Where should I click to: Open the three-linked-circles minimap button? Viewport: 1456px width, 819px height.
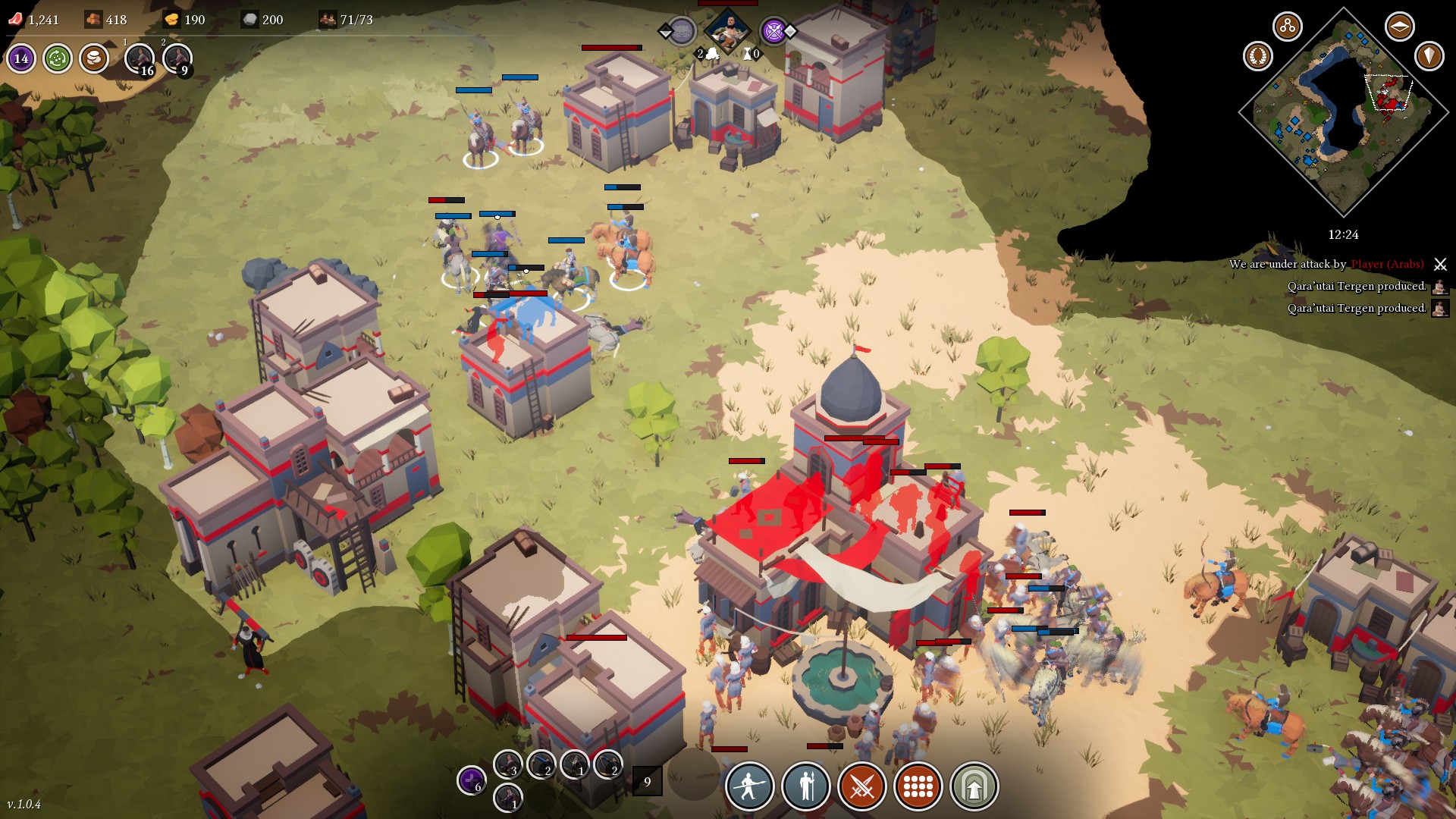1287,27
